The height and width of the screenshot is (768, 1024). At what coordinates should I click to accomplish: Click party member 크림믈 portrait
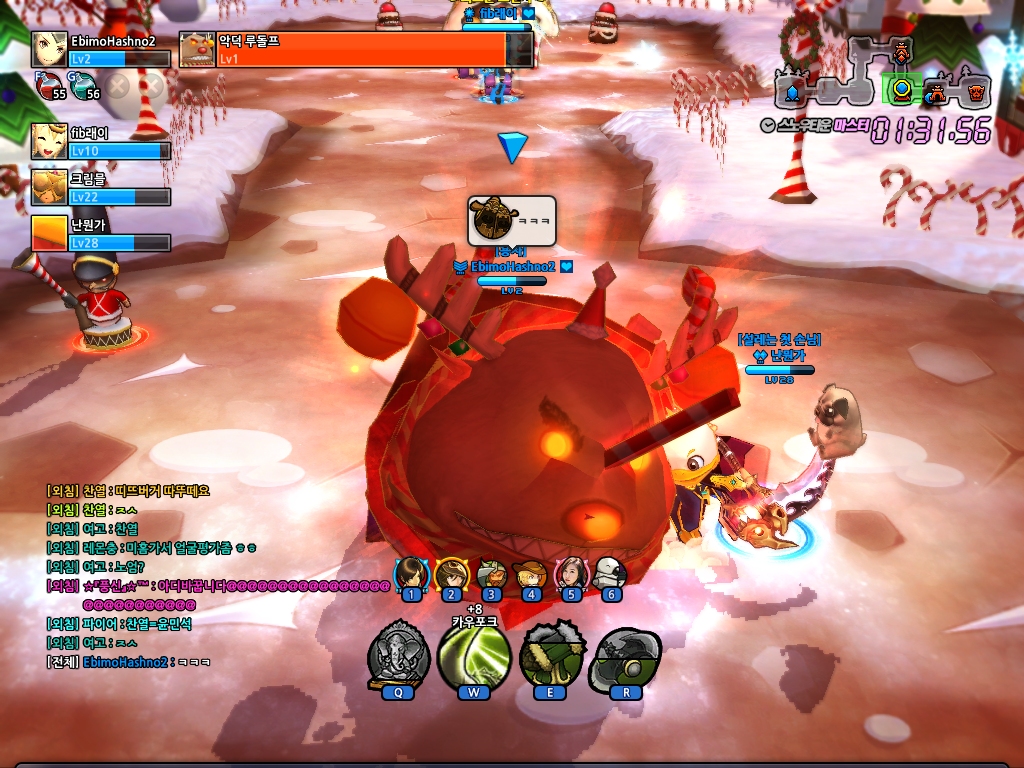click(50, 187)
